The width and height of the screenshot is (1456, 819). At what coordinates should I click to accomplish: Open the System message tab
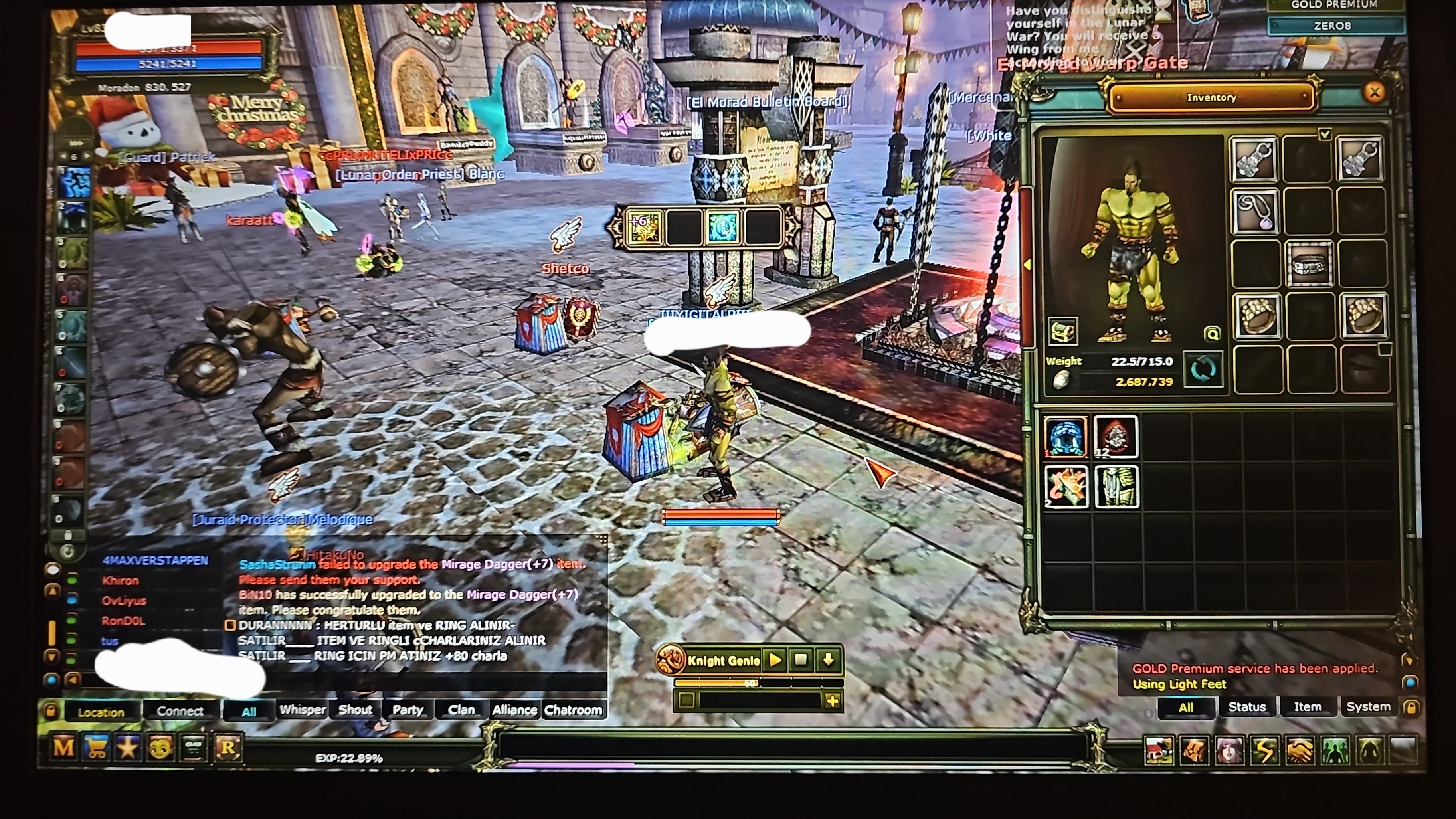click(1368, 707)
